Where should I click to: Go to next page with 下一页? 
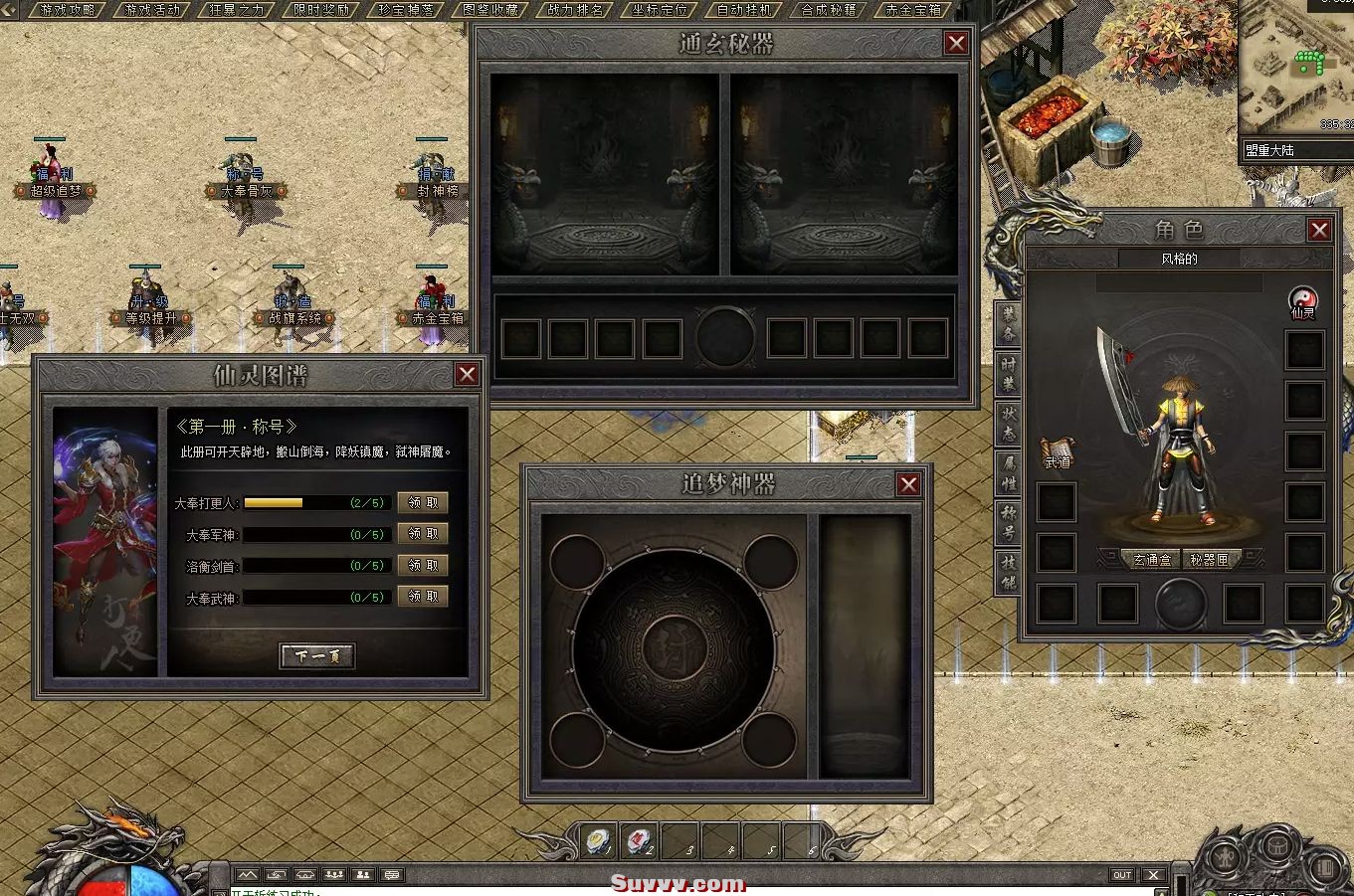coord(317,655)
